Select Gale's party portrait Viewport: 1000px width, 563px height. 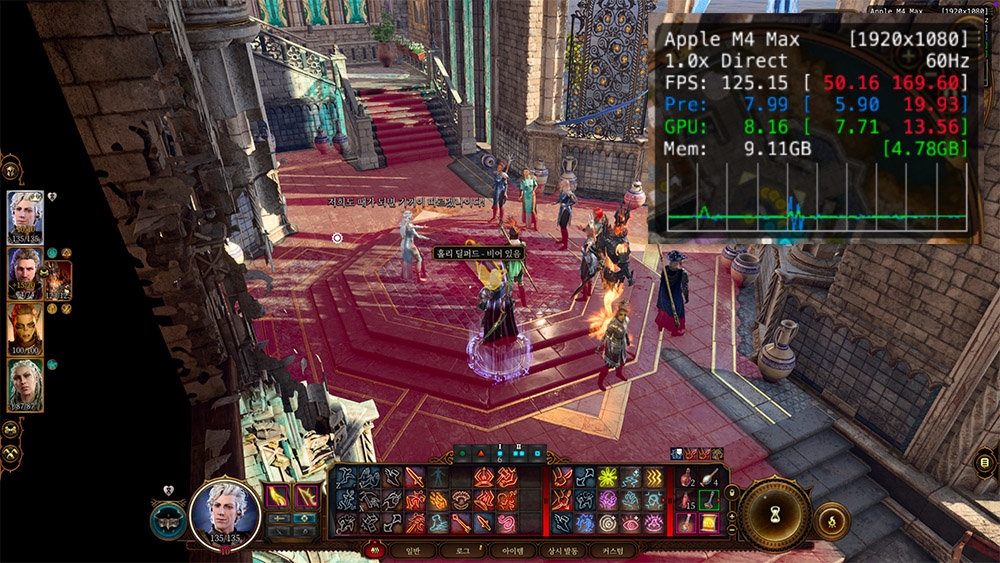tap(25, 272)
